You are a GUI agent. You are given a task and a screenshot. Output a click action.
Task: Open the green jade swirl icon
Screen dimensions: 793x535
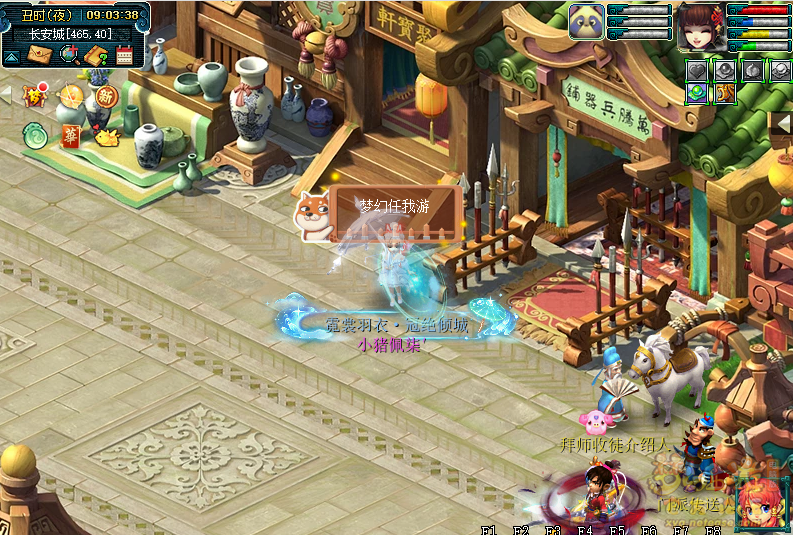tap(36, 133)
